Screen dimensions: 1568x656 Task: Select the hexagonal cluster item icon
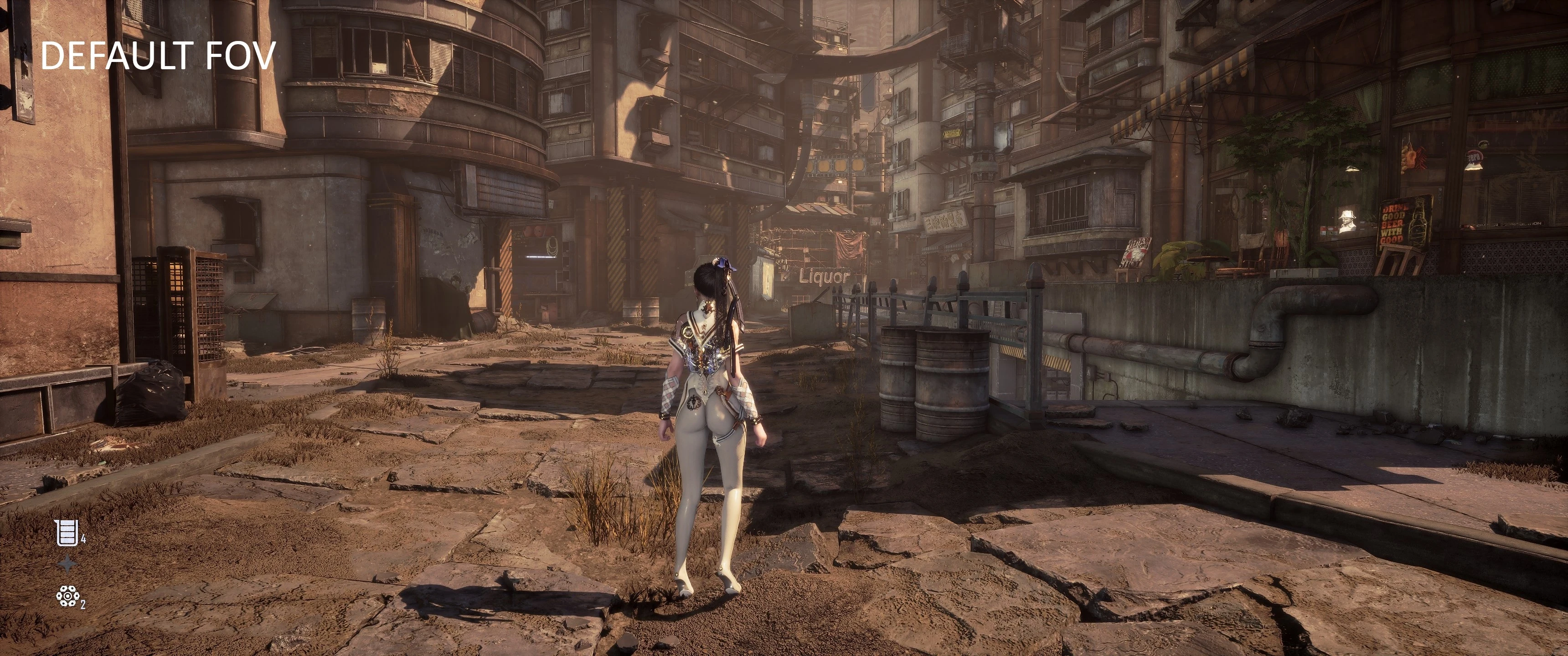pyautogui.click(x=67, y=596)
